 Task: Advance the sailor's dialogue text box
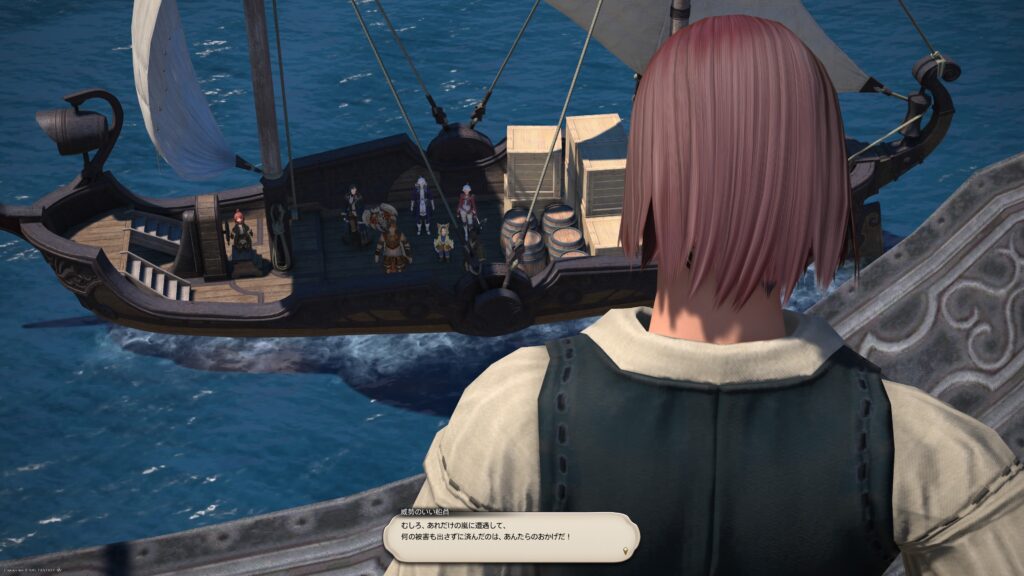coord(510,537)
